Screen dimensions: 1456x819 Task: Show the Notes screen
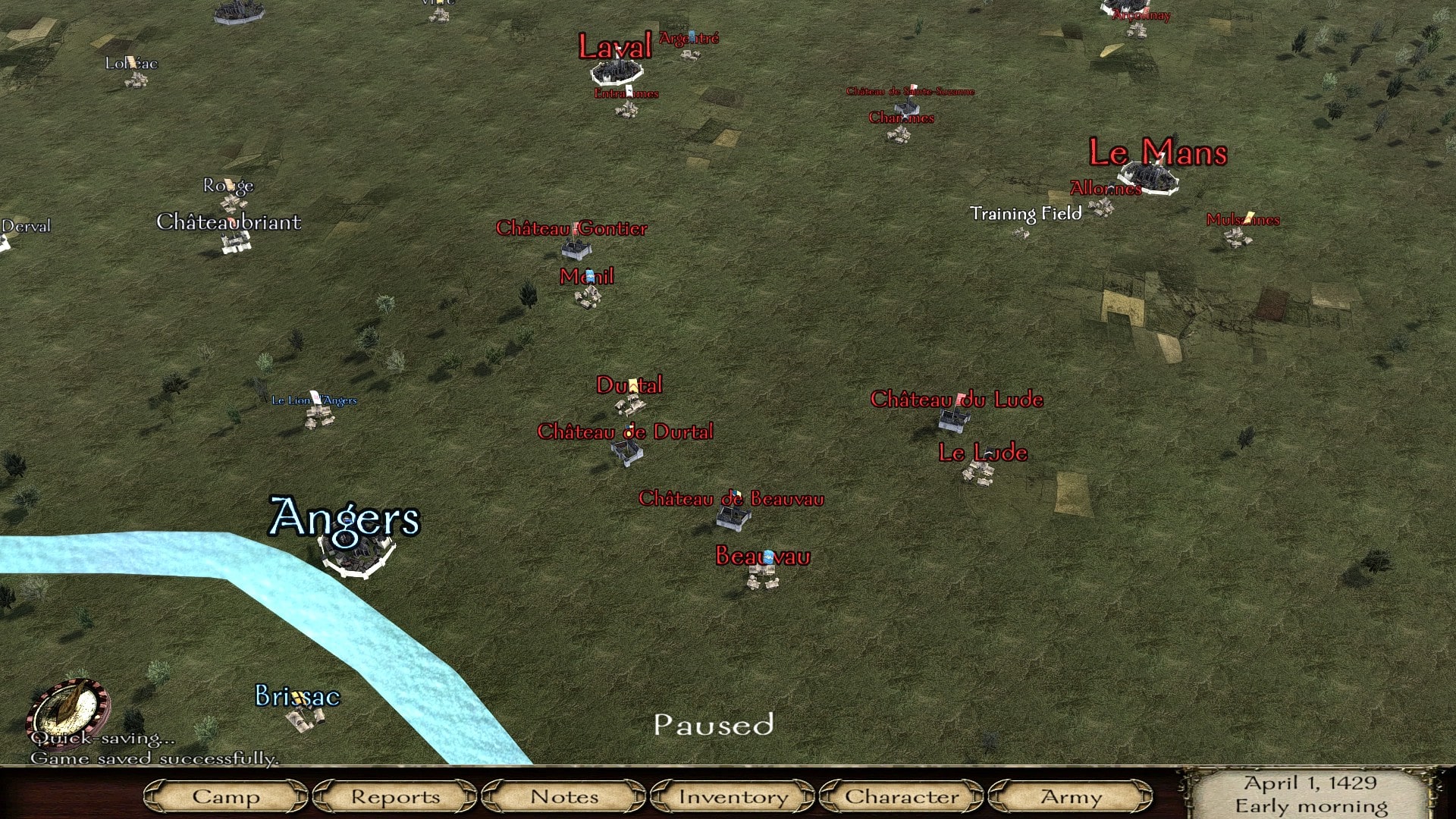click(x=564, y=797)
